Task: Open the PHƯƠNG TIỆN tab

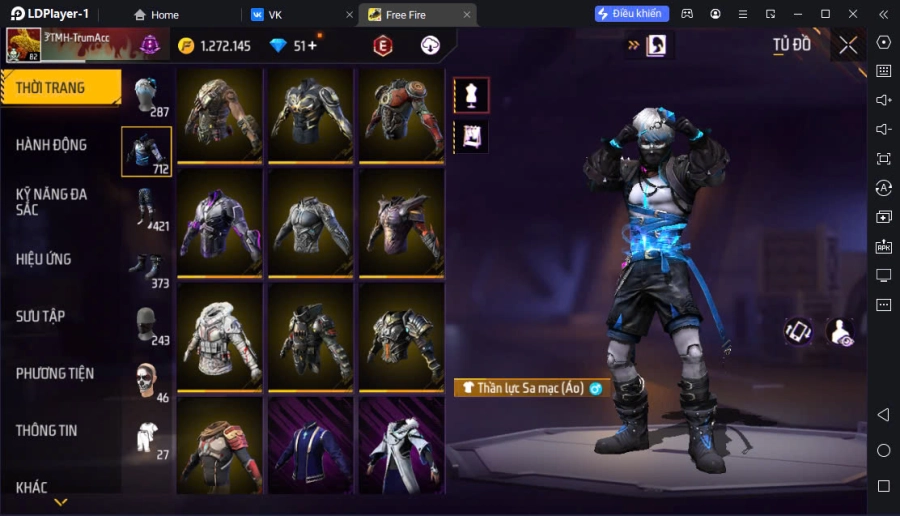Action: (x=55, y=373)
